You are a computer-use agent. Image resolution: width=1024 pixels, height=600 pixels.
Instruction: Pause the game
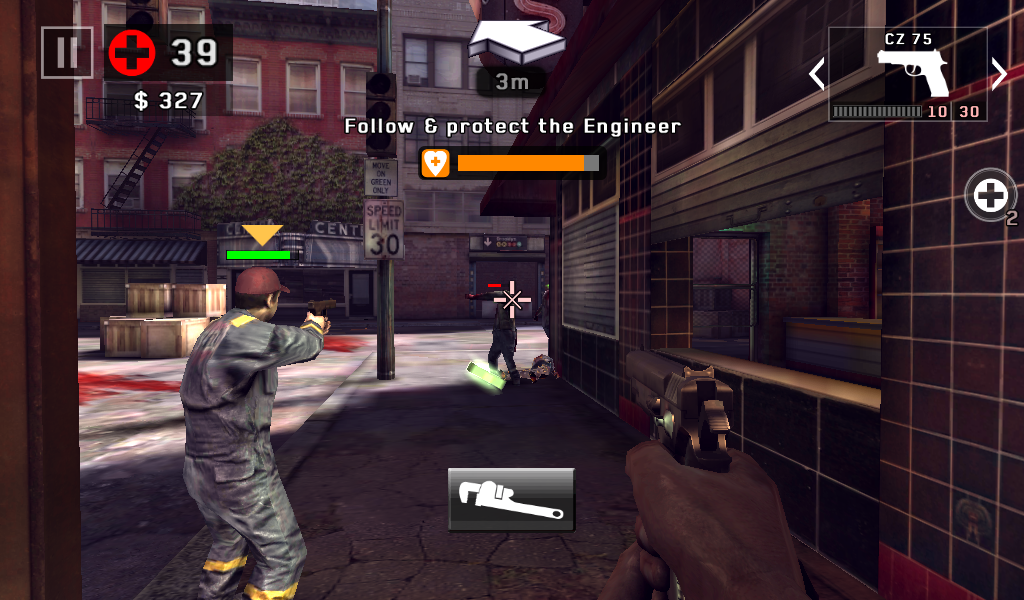pyautogui.click(x=67, y=52)
